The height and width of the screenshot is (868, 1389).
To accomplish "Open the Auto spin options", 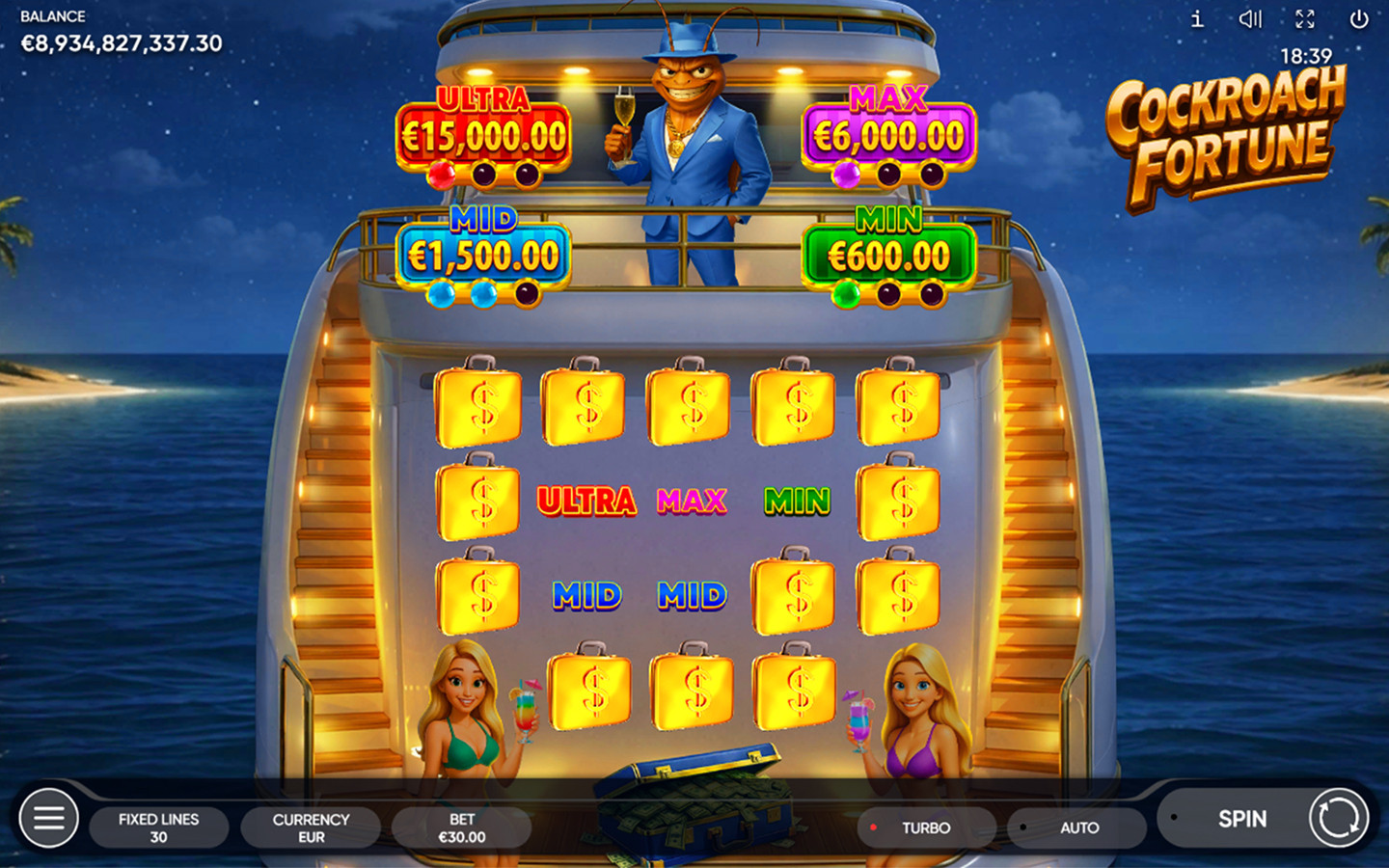I will [x=1077, y=827].
